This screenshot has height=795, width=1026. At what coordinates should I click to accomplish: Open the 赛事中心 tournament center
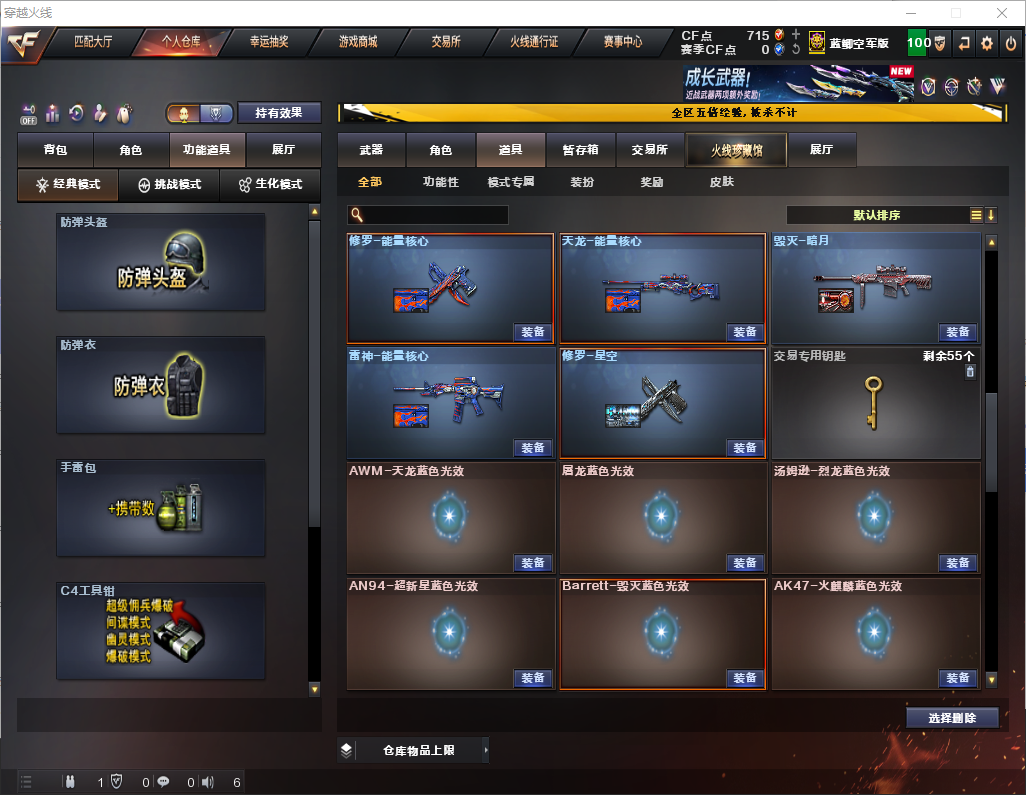point(622,43)
